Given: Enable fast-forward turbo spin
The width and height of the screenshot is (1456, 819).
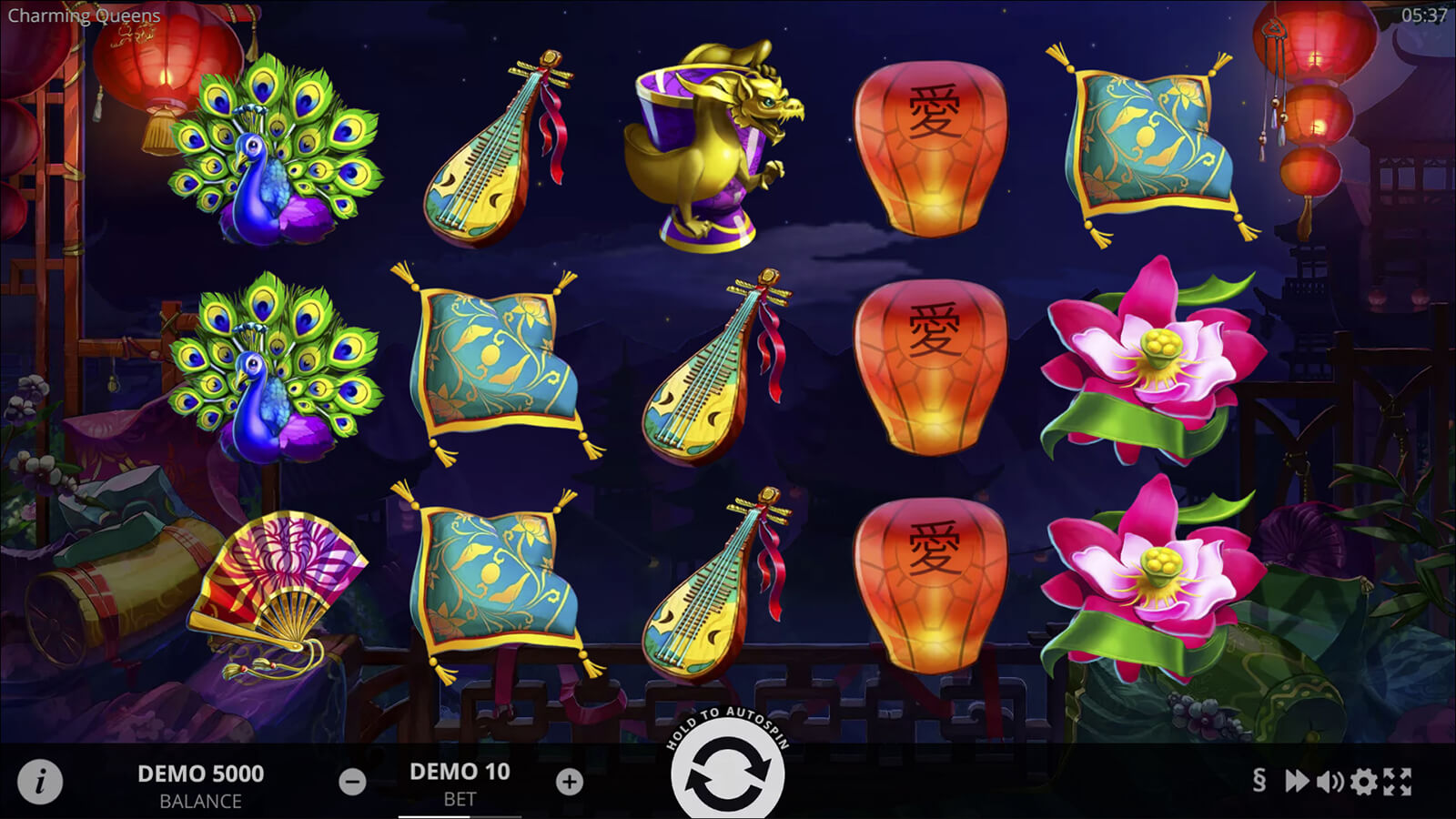Looking at the screenshot, I should coord(1296,781).
